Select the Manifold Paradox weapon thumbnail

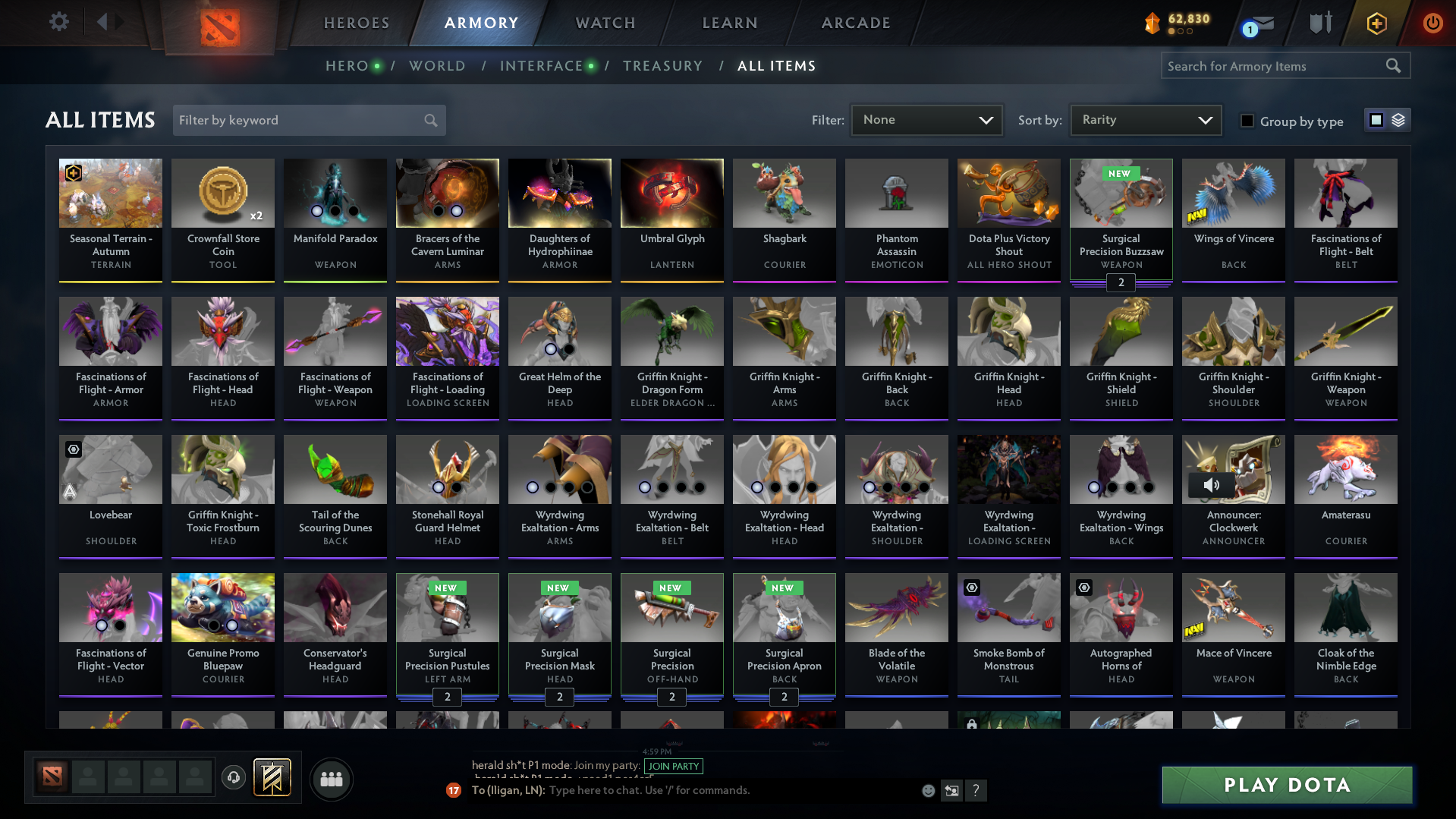(335, 193)
